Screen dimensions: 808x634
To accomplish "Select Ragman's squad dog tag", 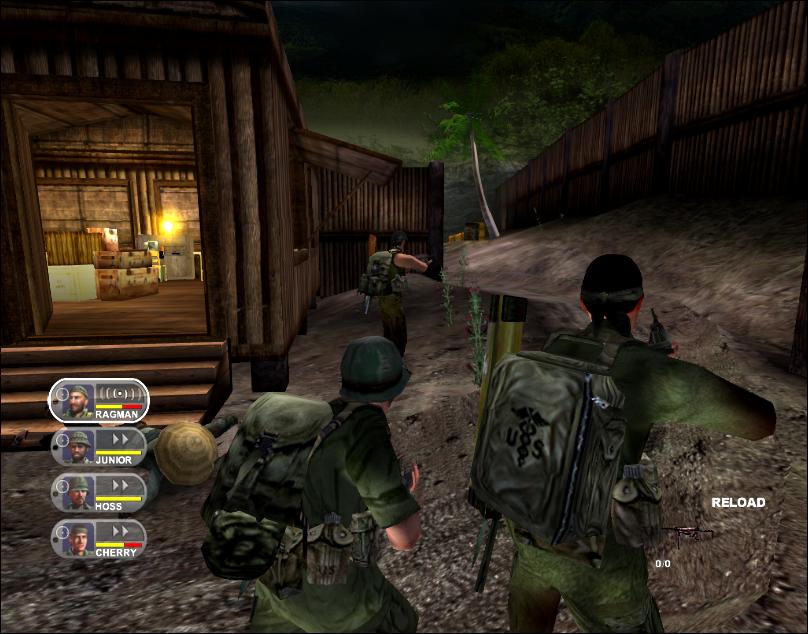I will (98, 400).
